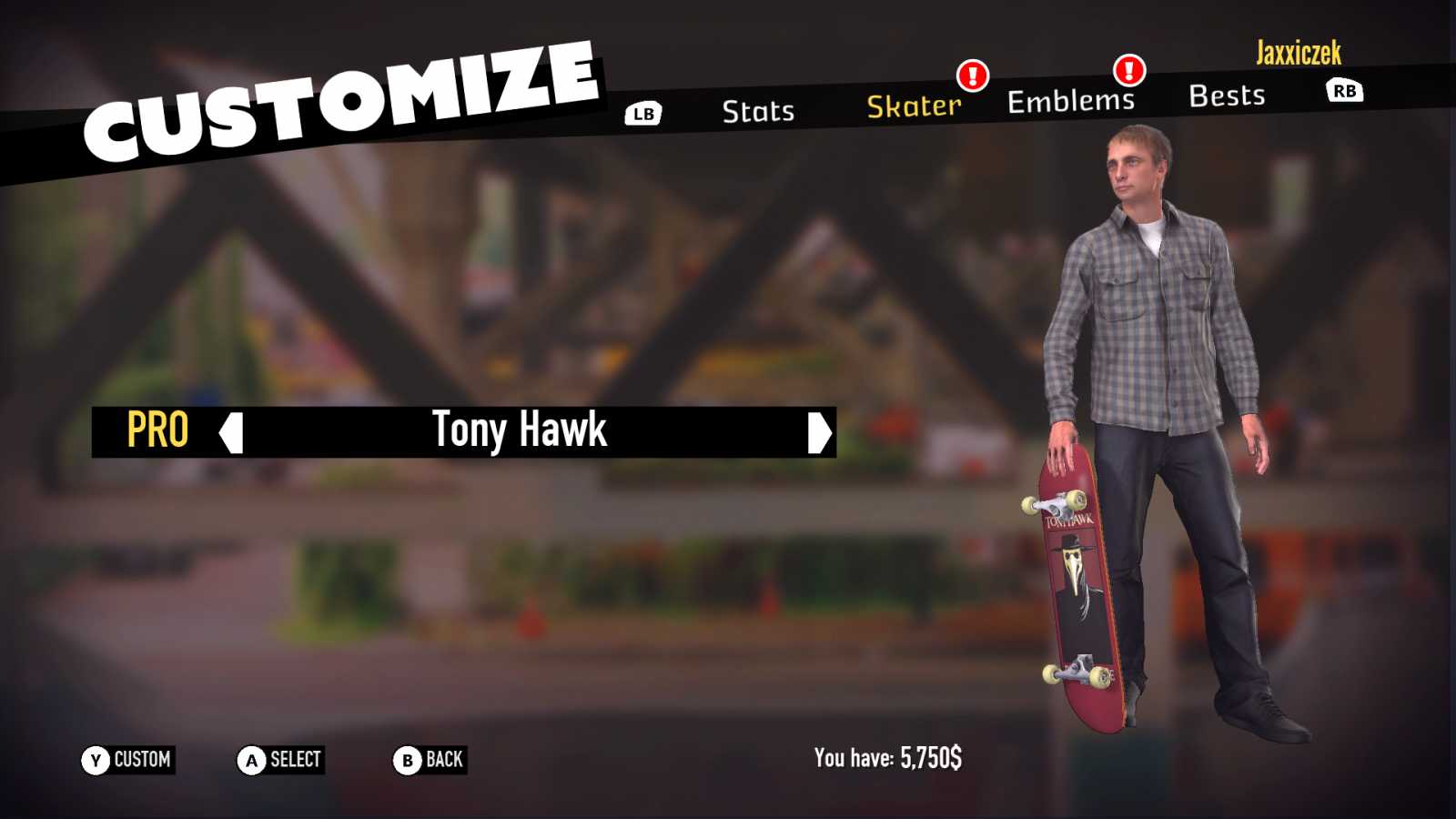Click the LB shoulder button icon
Screen dimensions: 1456x819
tap(642, 114)
